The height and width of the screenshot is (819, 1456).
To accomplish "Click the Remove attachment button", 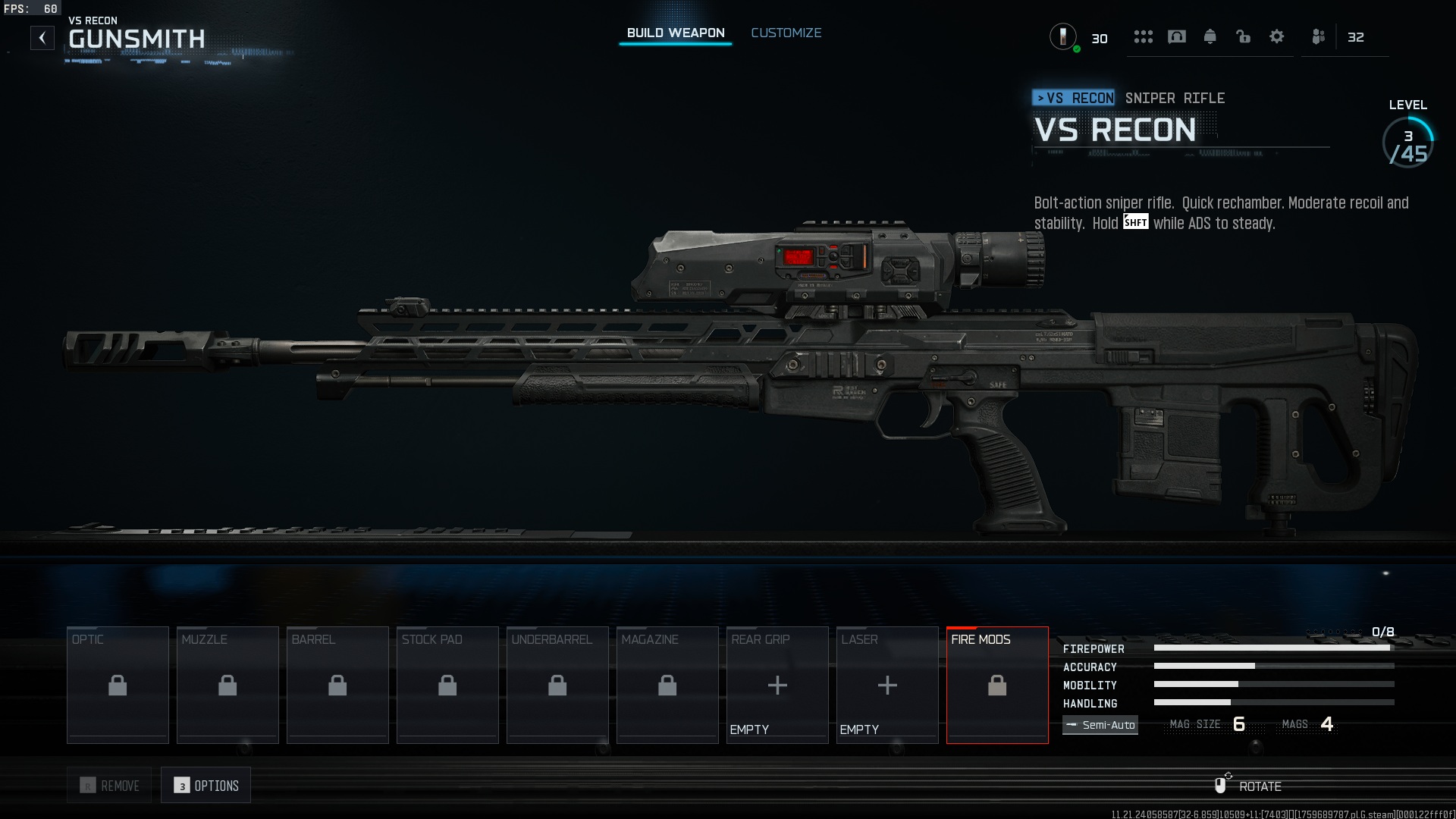I will (110, 786).
